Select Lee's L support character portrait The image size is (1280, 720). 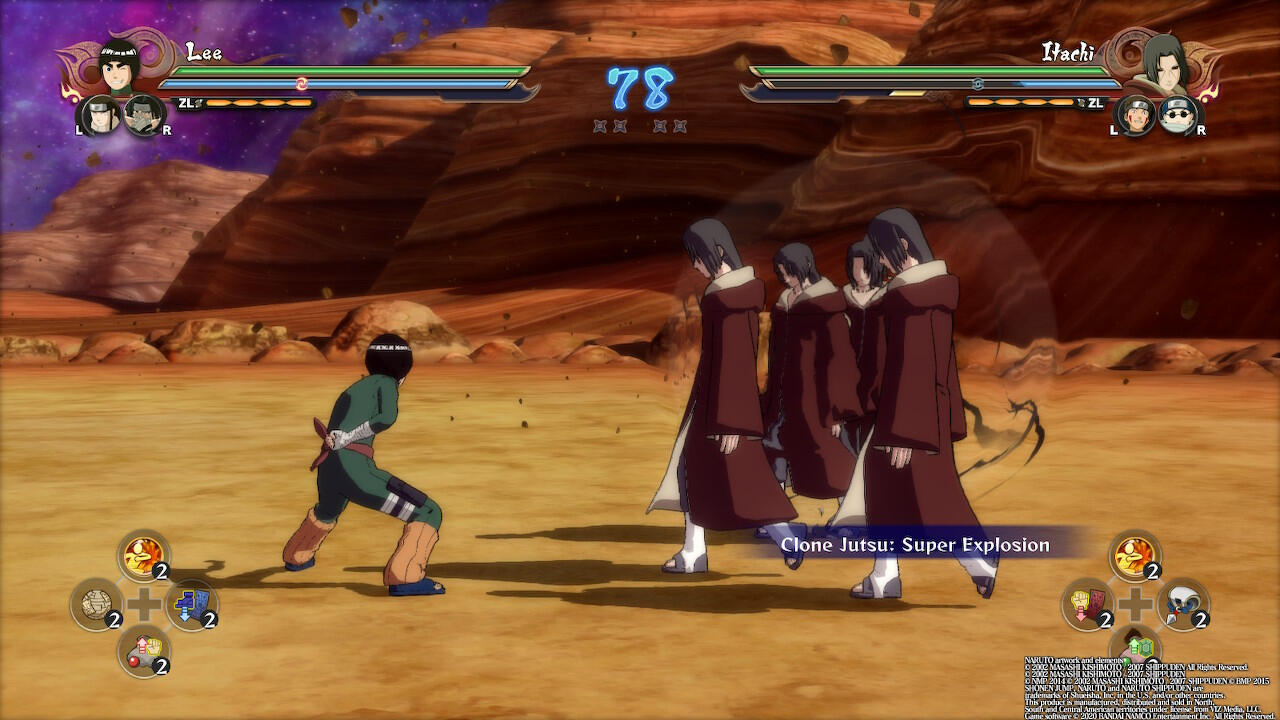[x=101, y=116]
